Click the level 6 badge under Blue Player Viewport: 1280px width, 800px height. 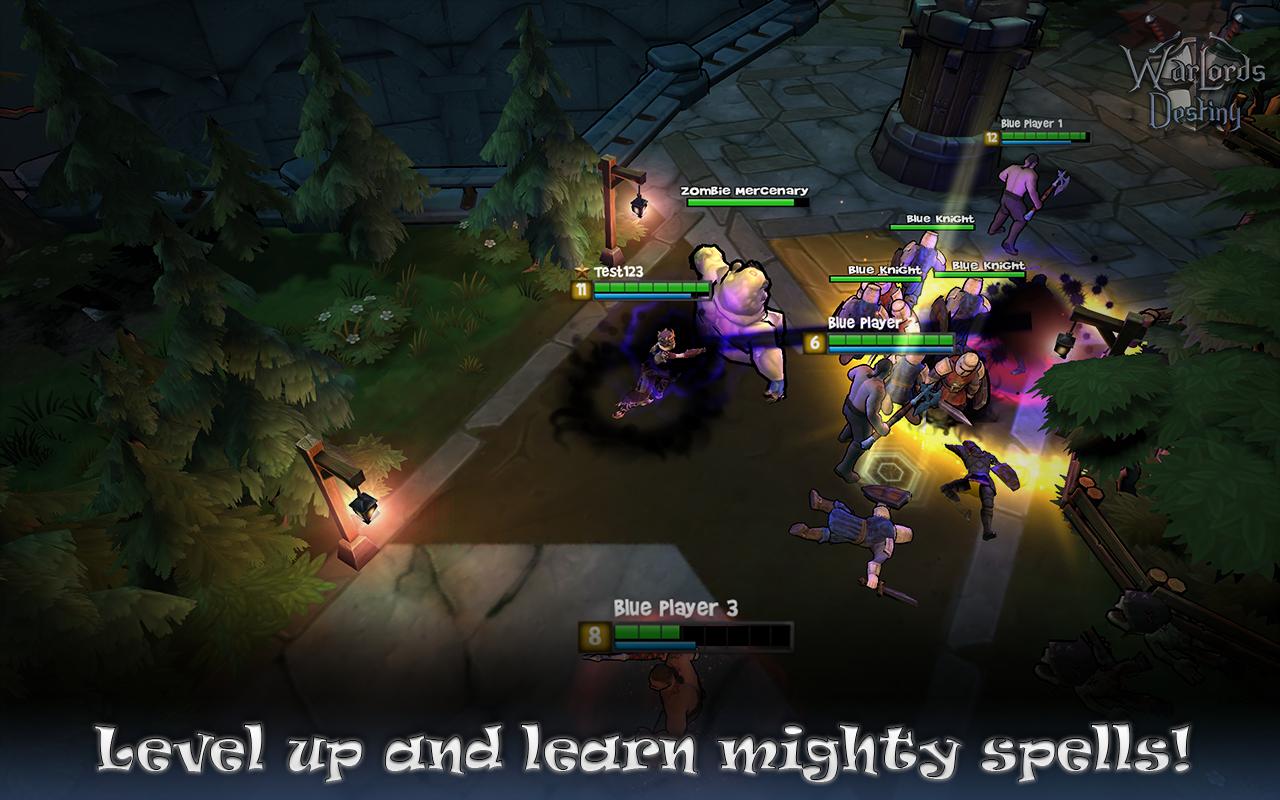click(x=816, y=341)
